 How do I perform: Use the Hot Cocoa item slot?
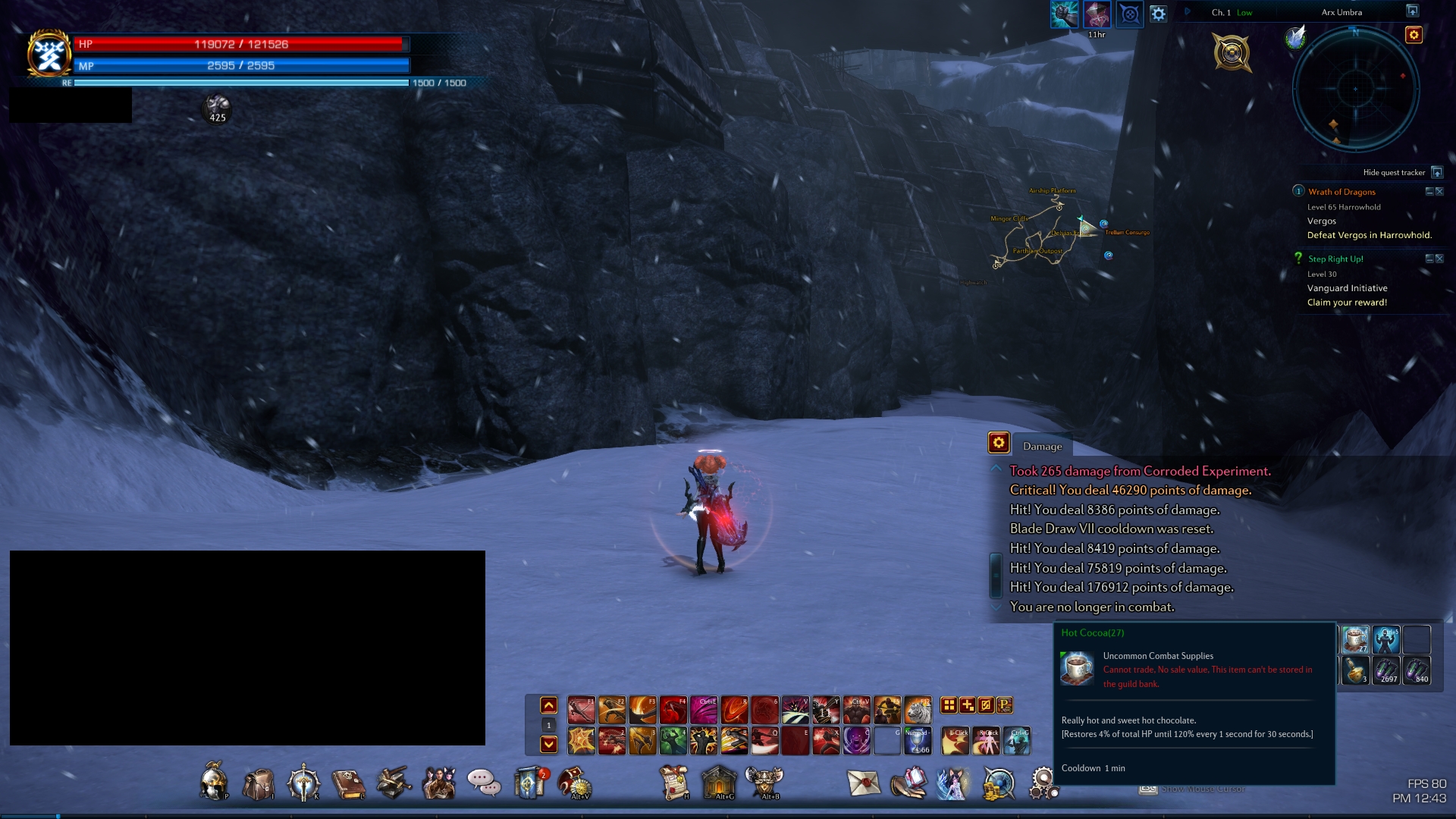tap(1355, 639)
